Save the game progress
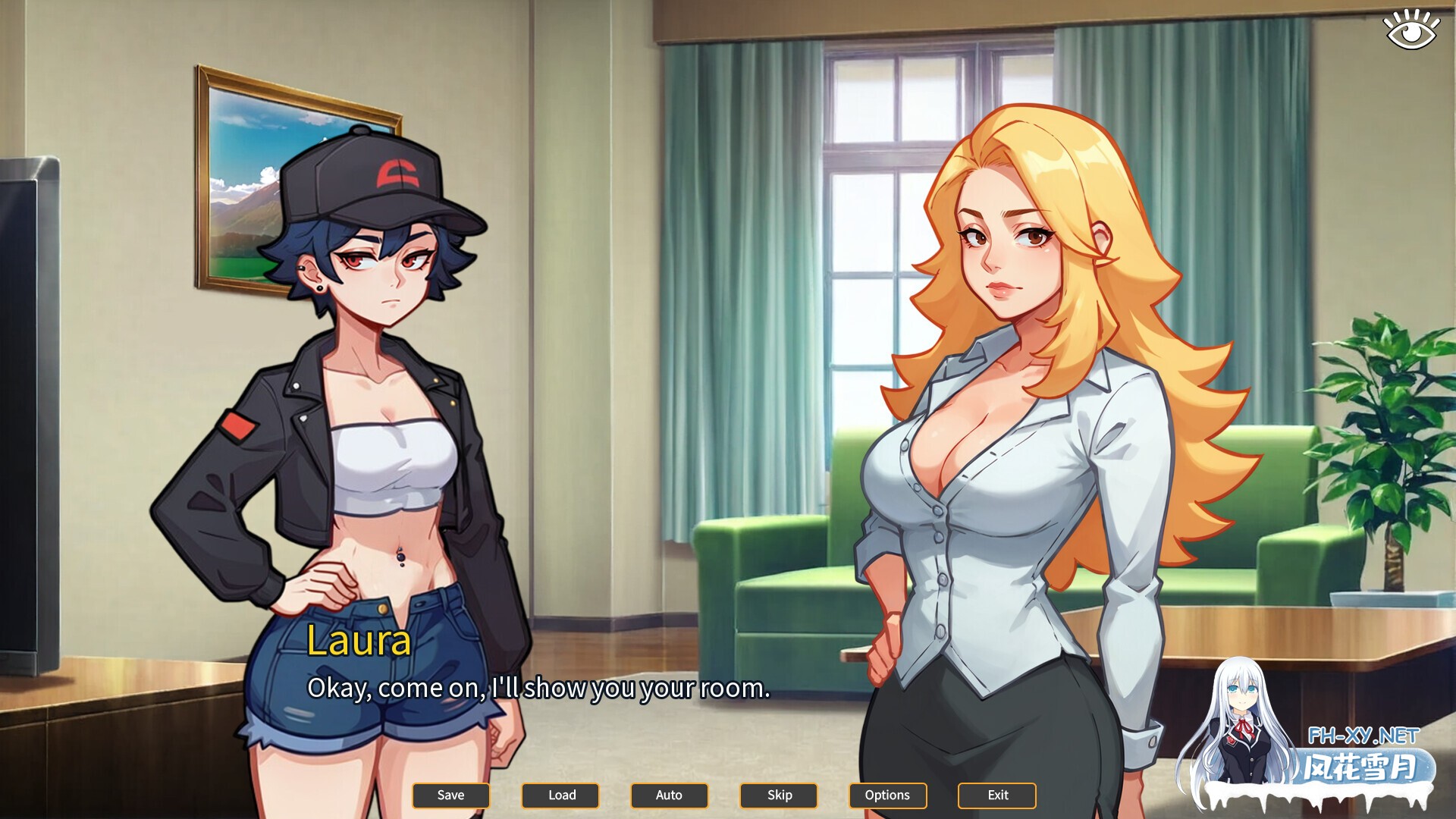Image resolution: width=1456 pixels, height=819 pixels. (450, 795)
